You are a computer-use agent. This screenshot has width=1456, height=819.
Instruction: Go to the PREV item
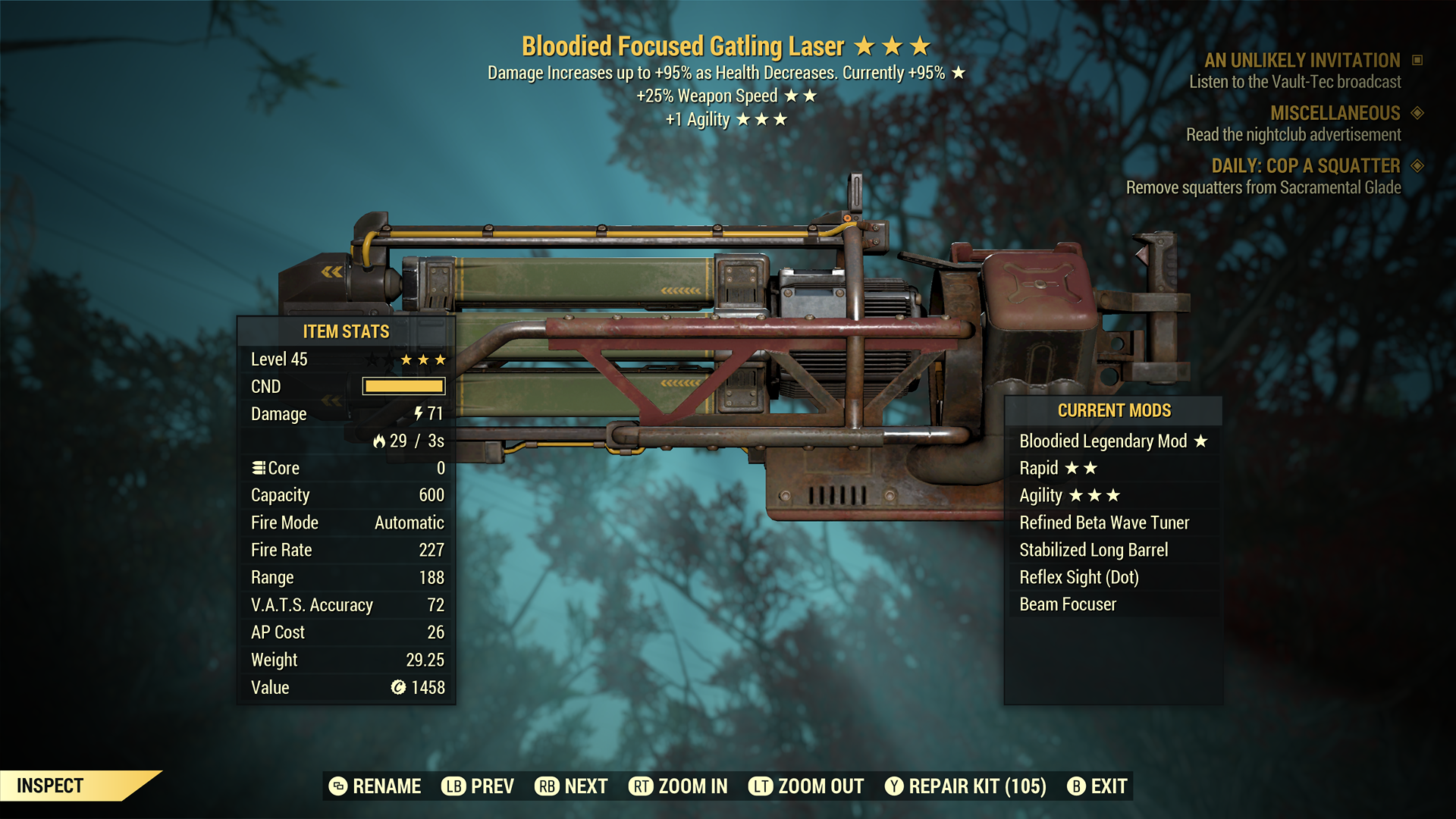pyautogui.click(x=478, y=786)
